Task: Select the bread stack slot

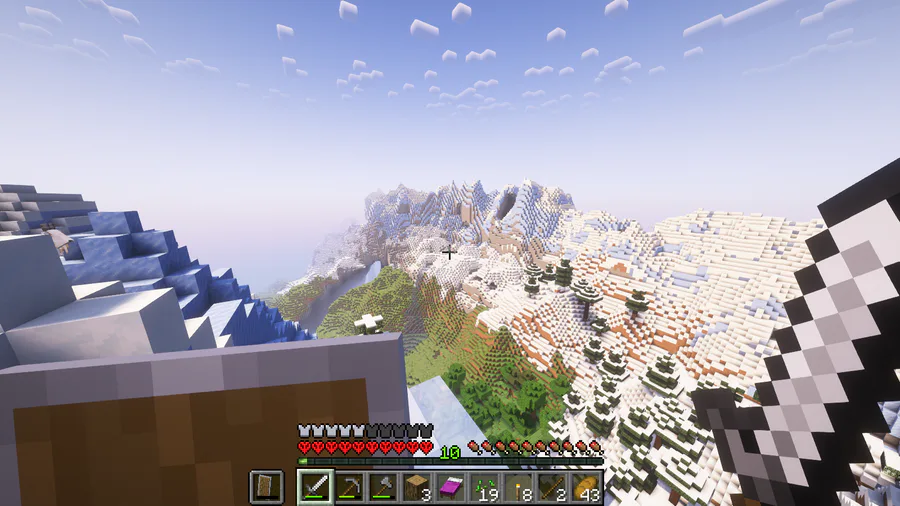Action: [586, 487]
